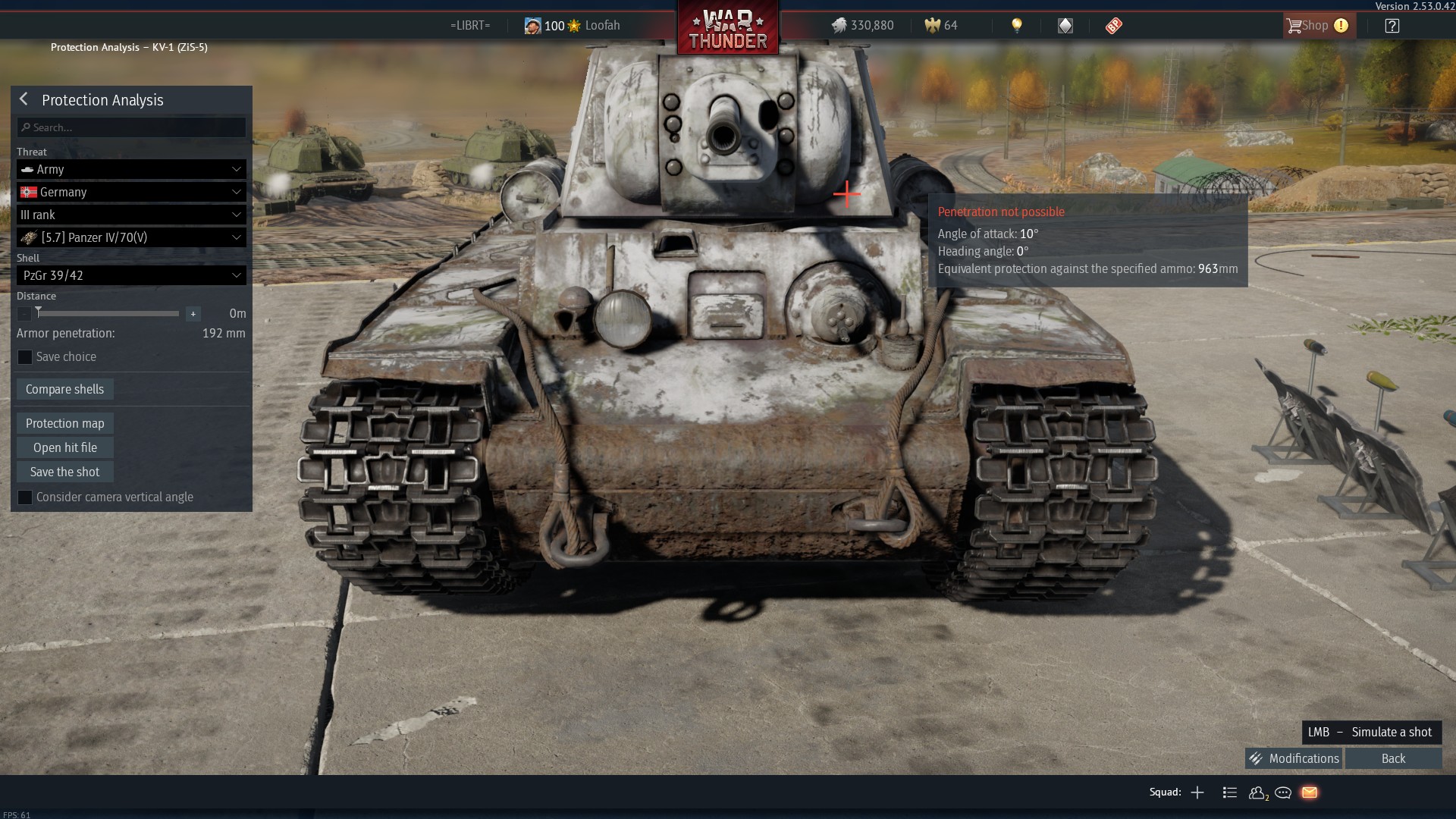1456x819 pixels.
Task: Open Compare shells
Action: coord(65,389)
